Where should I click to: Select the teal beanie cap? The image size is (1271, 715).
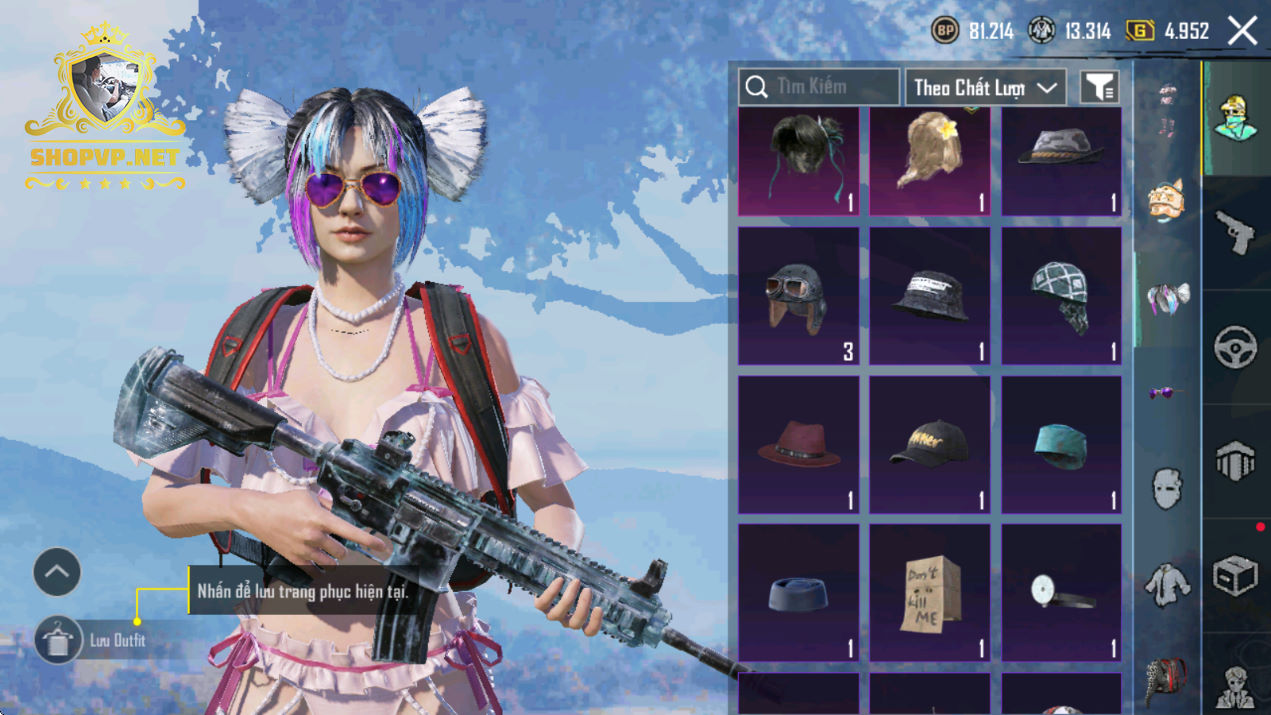1061,445
